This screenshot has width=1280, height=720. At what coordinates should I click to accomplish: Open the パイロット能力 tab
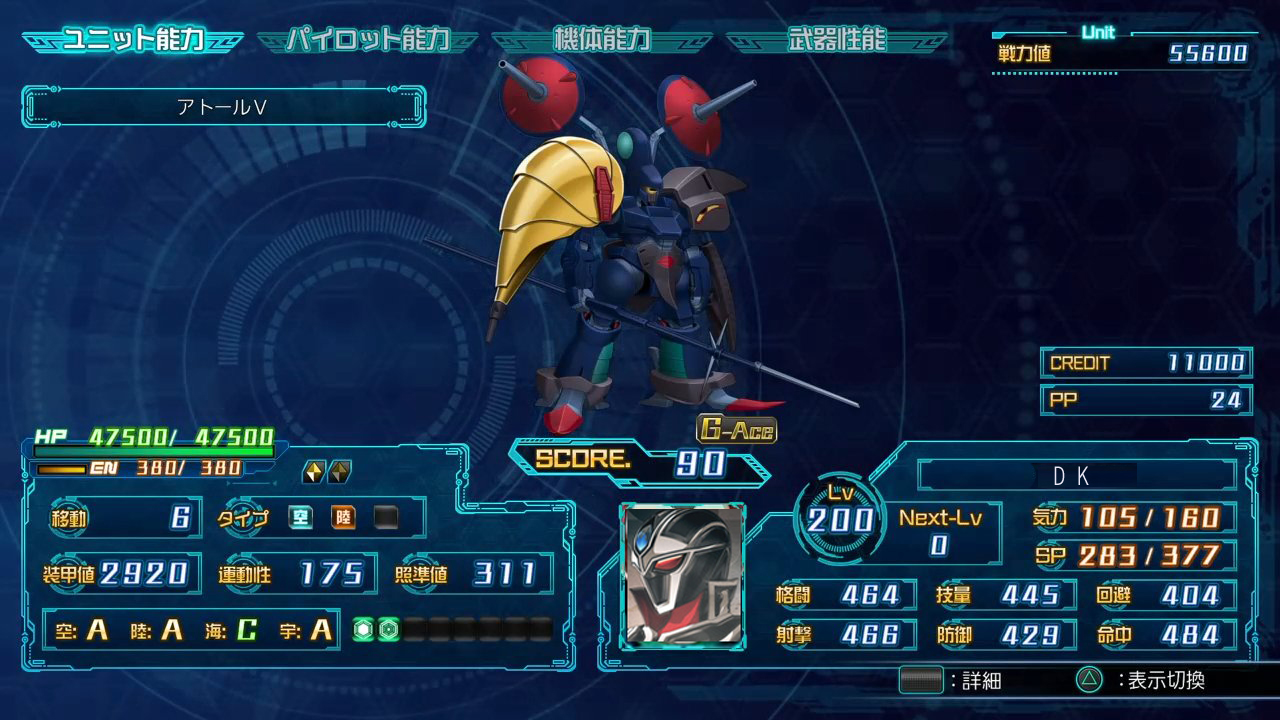[x=367, y=40]
